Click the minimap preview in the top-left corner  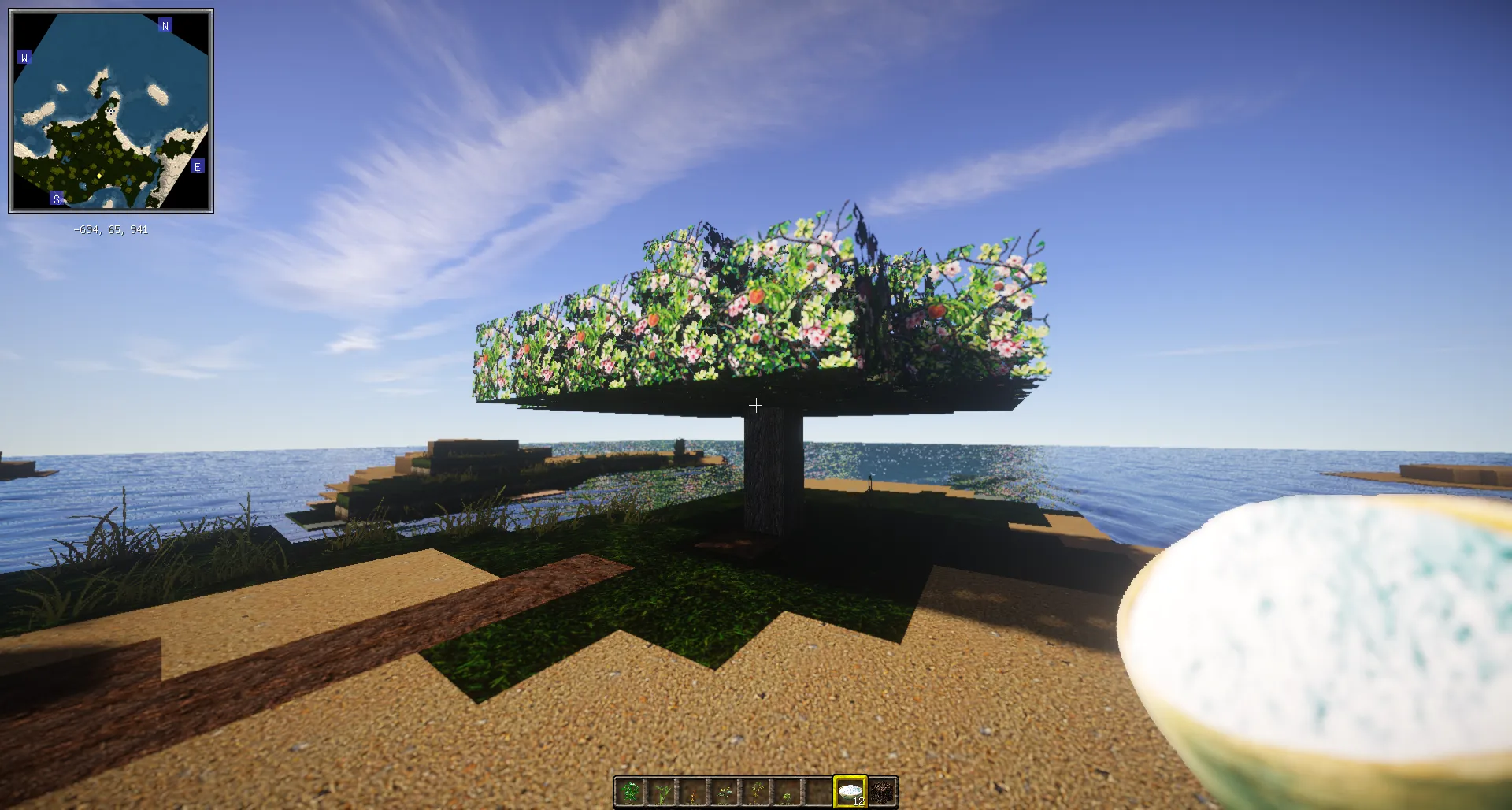(x=110, y=110)
